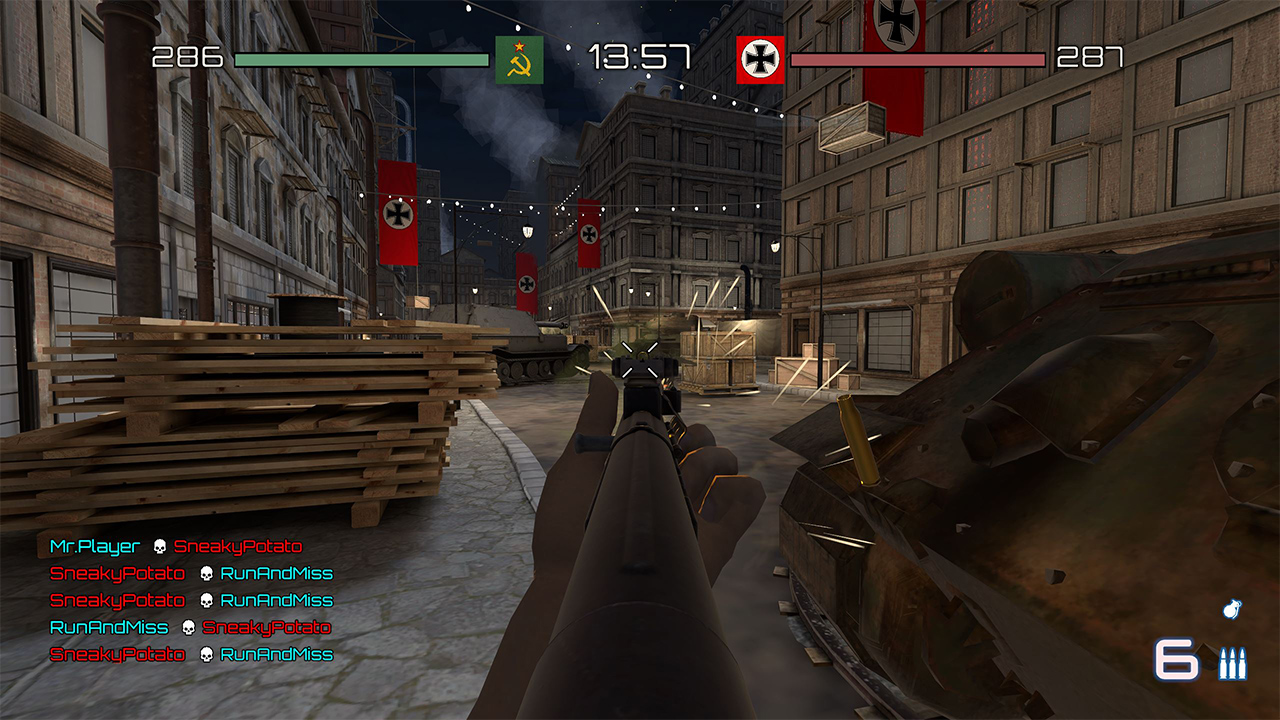Viewport: 1280px width, 720px height.
Task: Click the skull icon beside Mr.Player's kill
Action: point(156,547)
